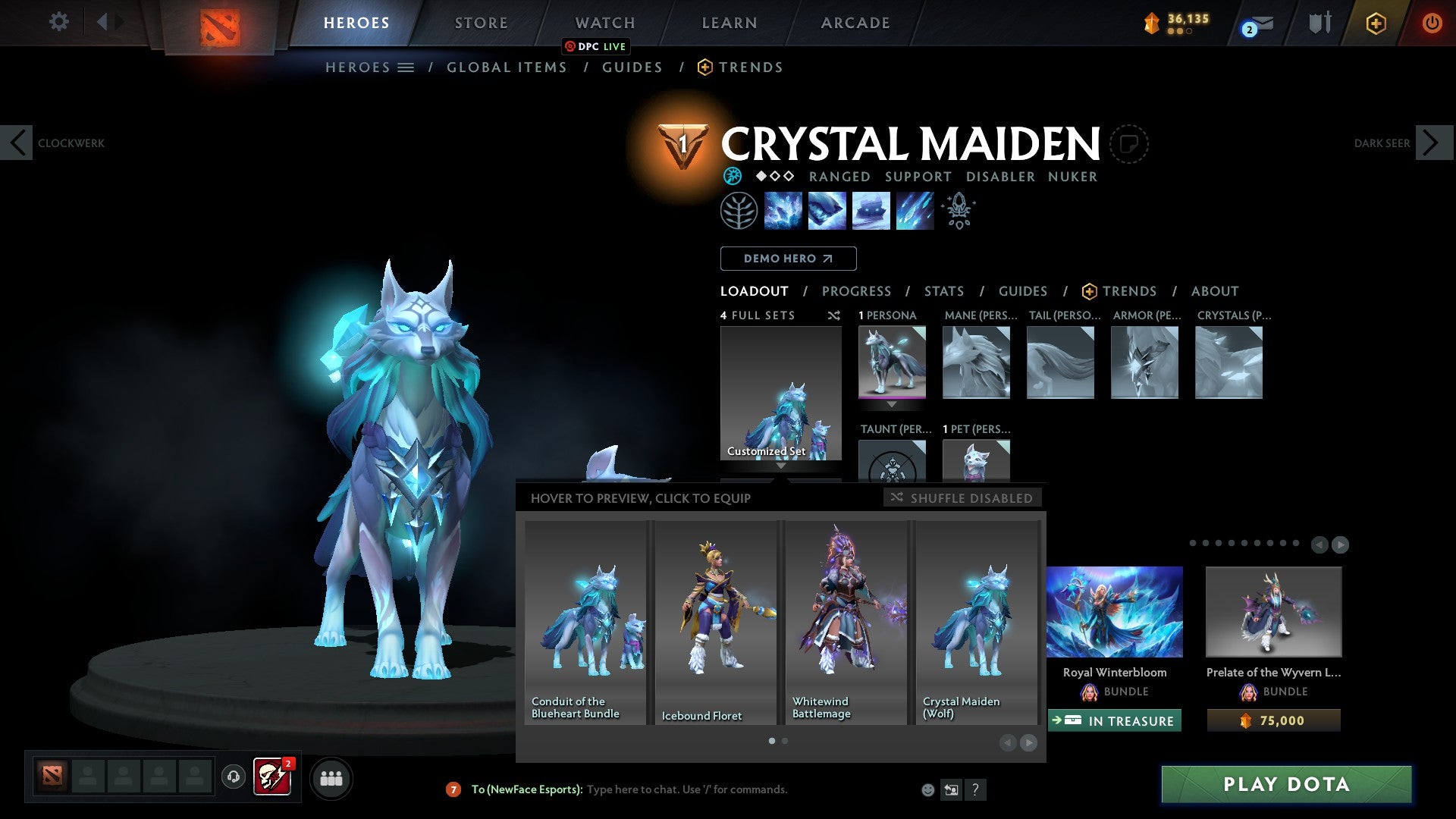Viewport: 1456px width, 819px height.
Task: Select the Frostbite ability icon
Action: (827, 211)
